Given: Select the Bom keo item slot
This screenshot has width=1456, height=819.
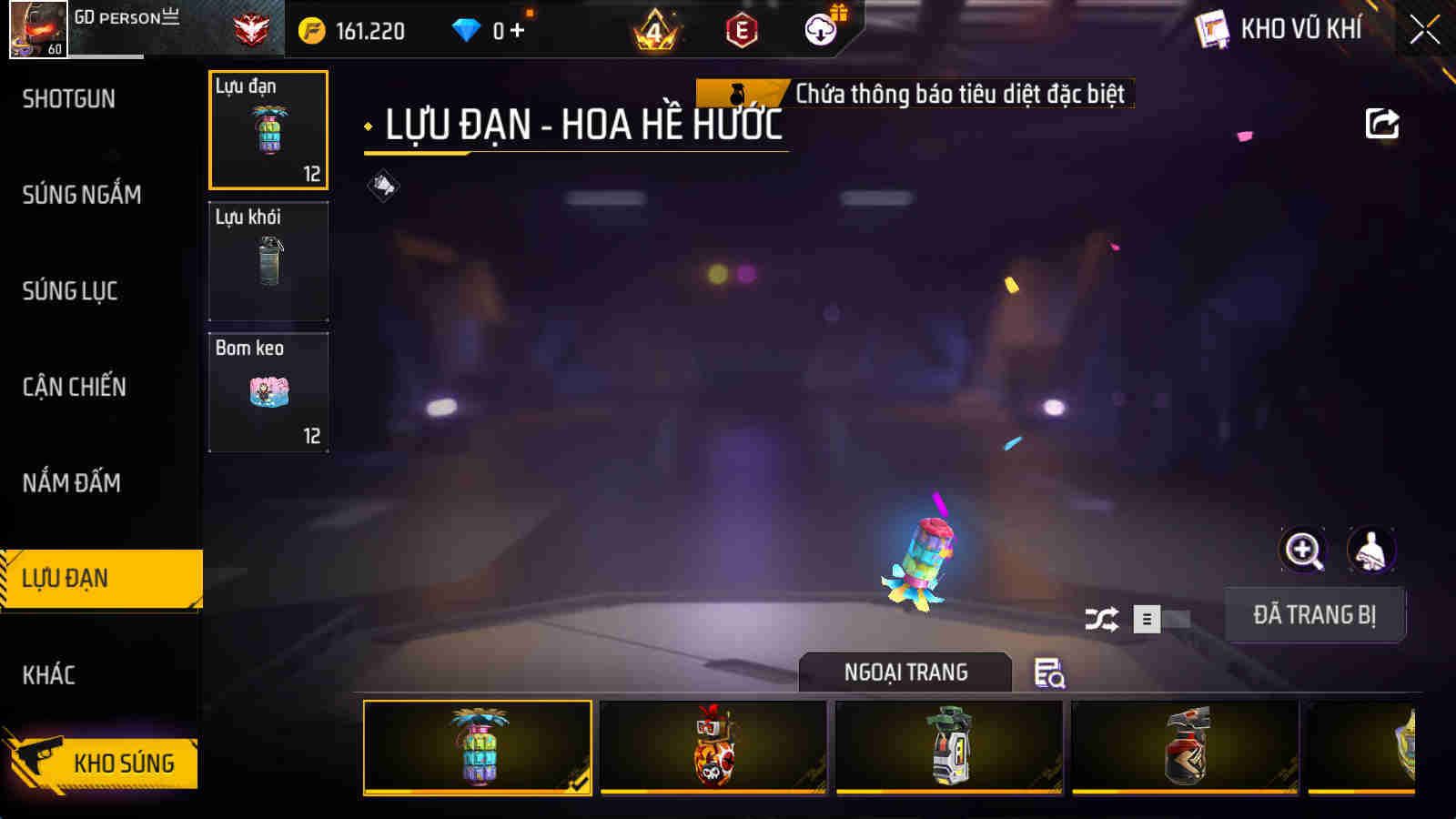Looking at the screenshot, I should [268, 393].
